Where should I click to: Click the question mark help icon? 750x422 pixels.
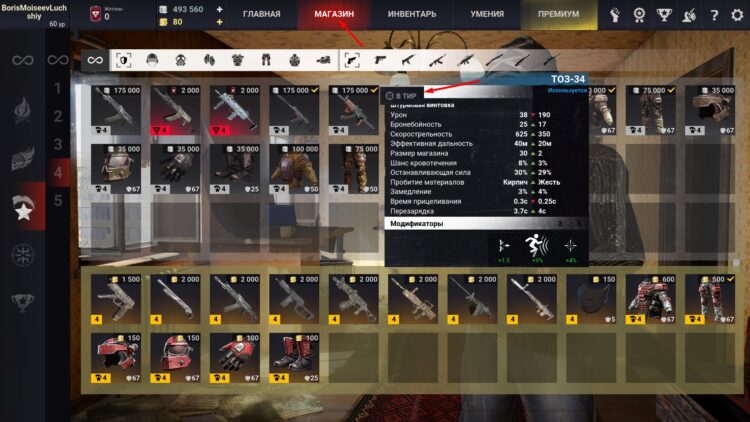coord(714,15)
